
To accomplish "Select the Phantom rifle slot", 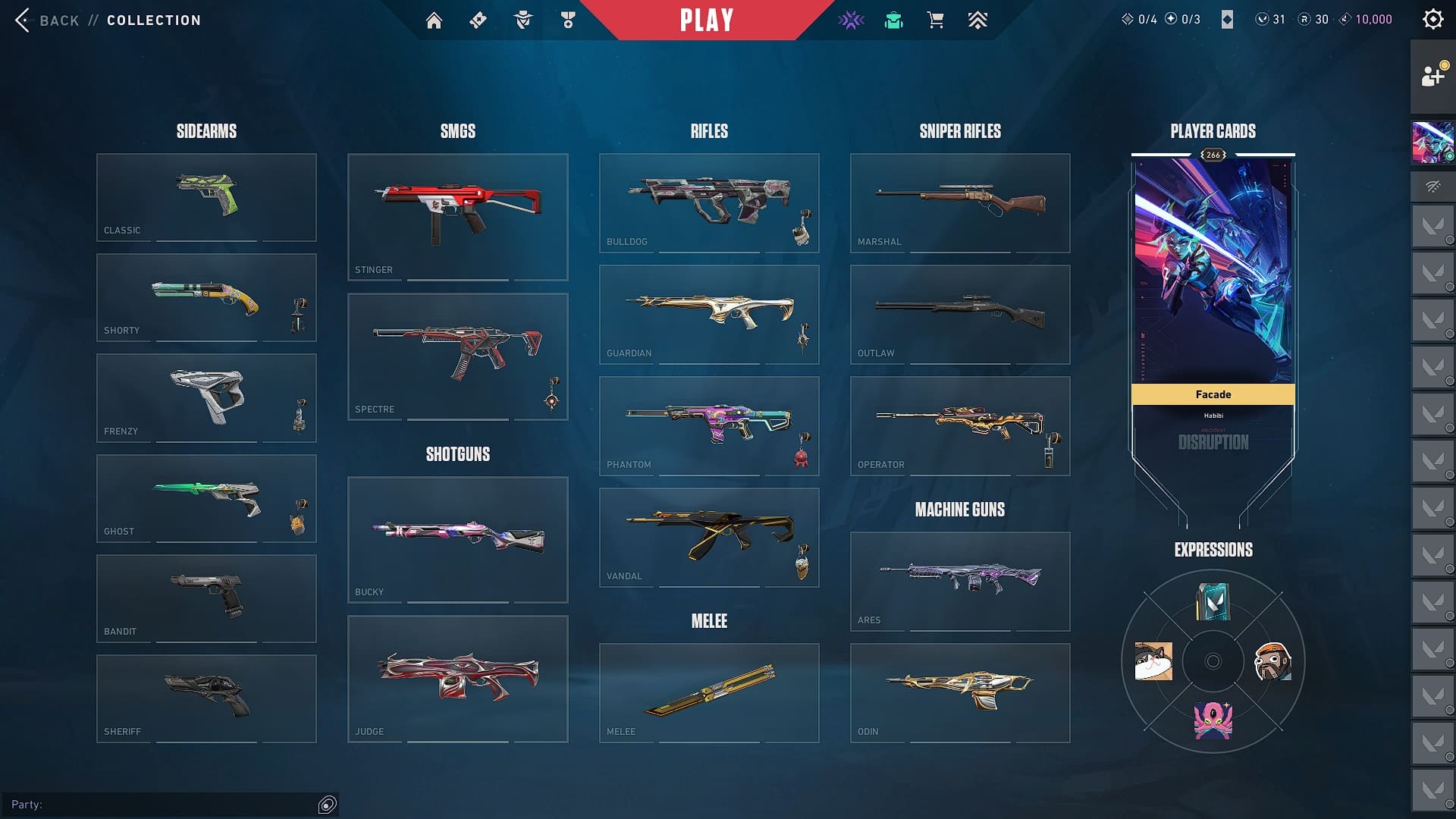I will point(709,425).
